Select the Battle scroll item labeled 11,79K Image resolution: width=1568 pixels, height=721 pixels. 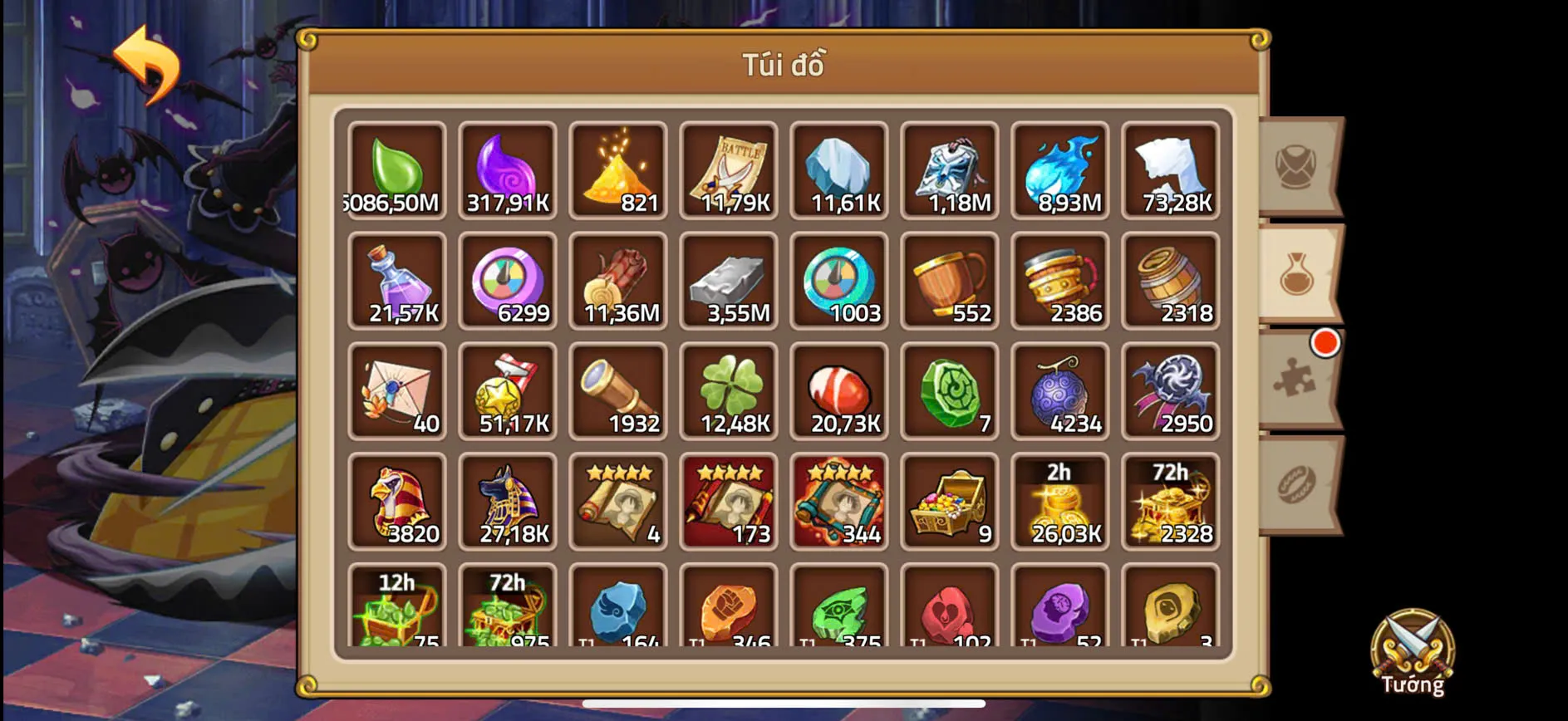[728, 170]
